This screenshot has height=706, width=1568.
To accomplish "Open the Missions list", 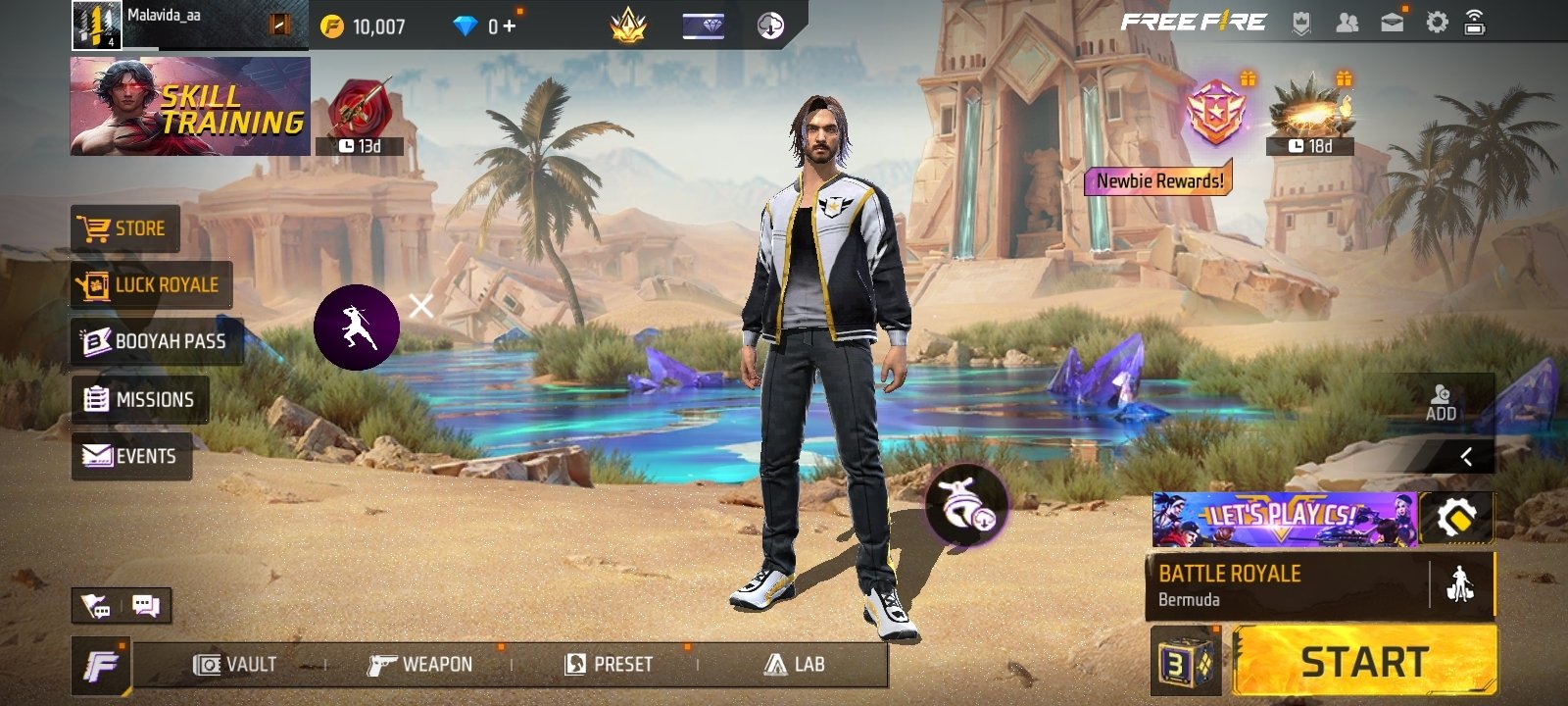I will point(139,399).
